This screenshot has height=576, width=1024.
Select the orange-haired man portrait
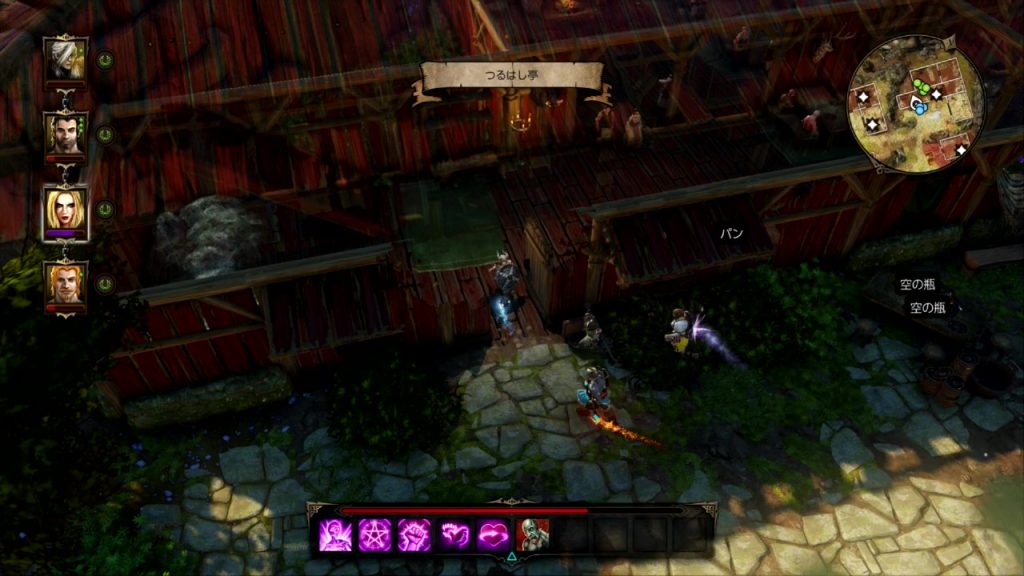[66, 283]
